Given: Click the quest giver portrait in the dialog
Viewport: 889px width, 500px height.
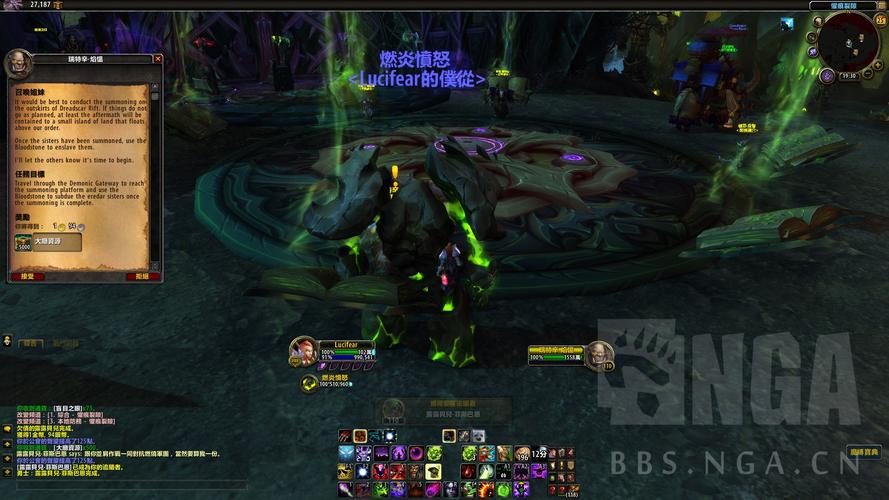Looking at the screenshot, I should tap(18, 66).
